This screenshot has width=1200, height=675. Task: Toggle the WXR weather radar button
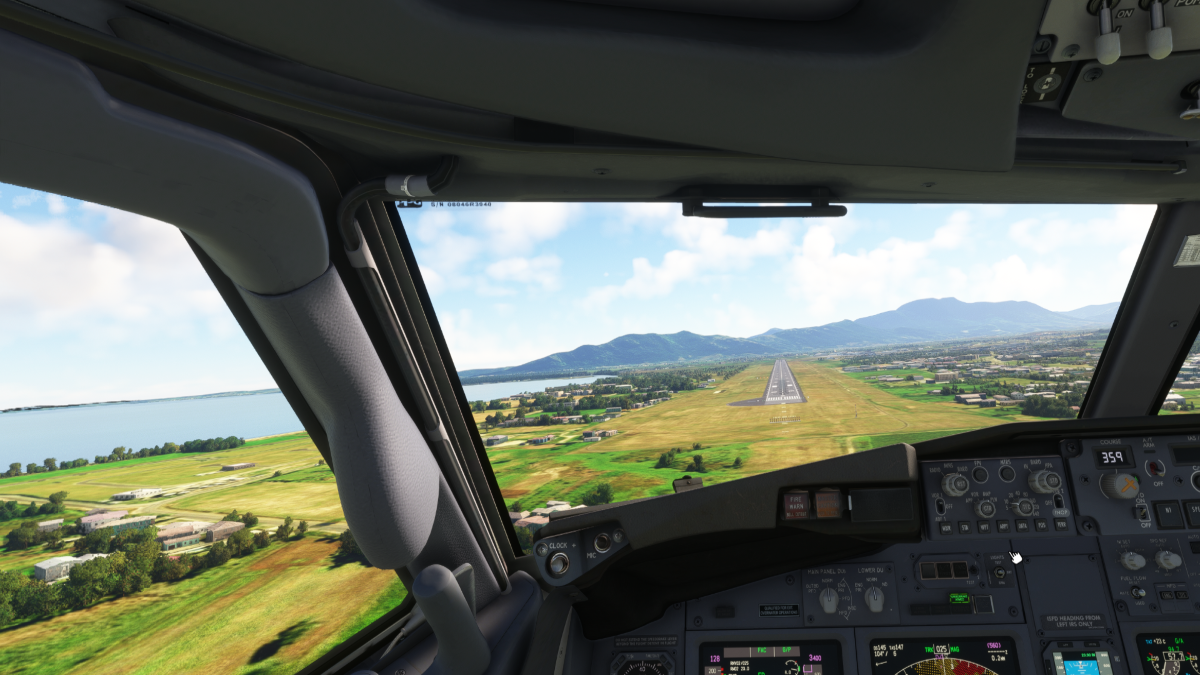pyautogui.click(x=944, y=526)
